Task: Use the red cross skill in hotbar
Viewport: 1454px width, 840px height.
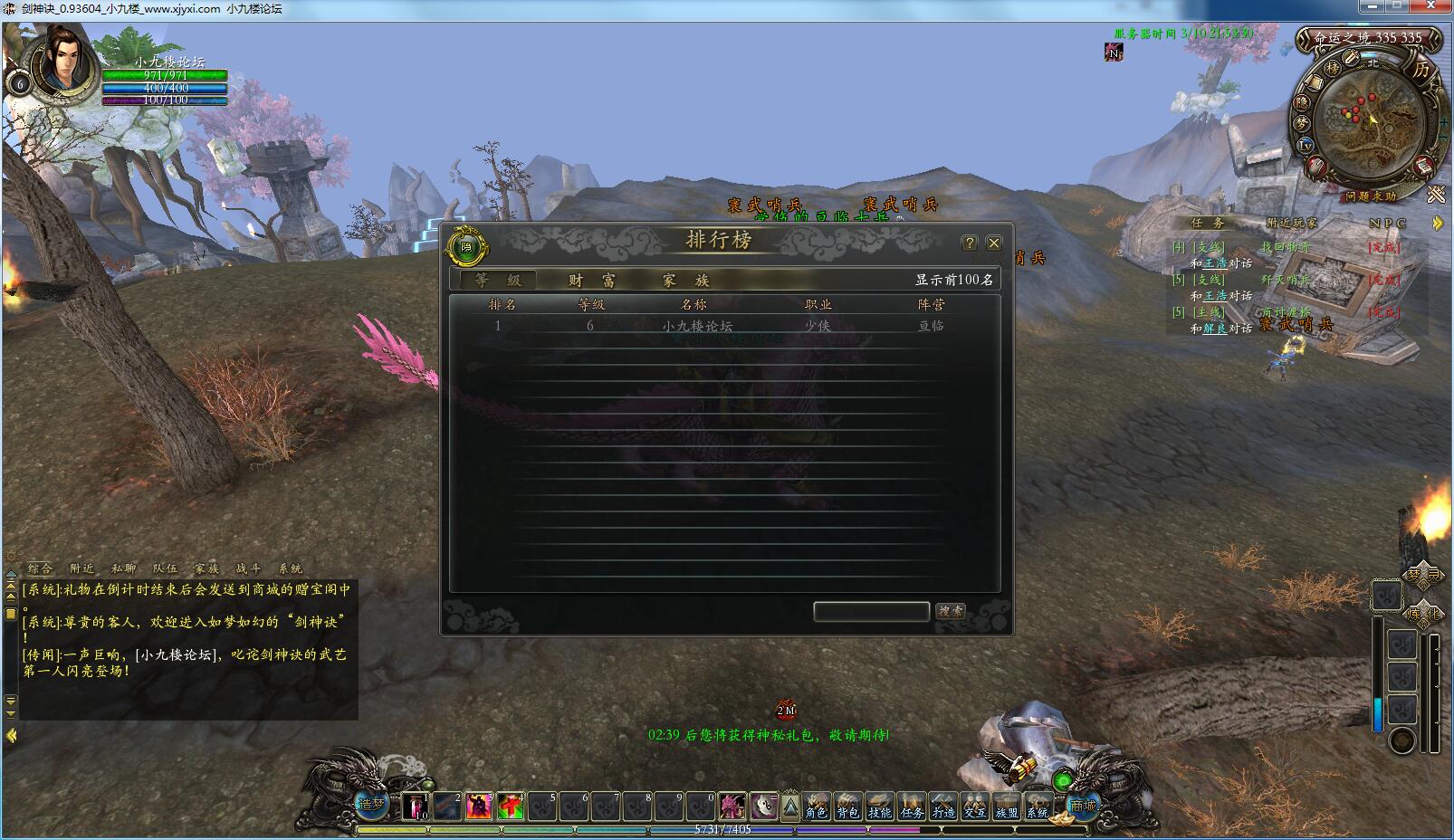Action: point(510,806)
